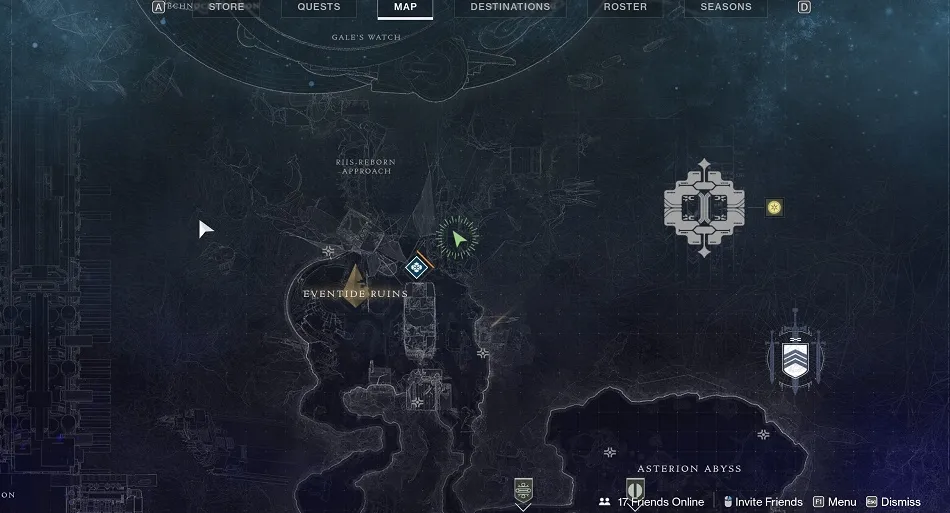Click Invite Friends

(x=763, y=502)
